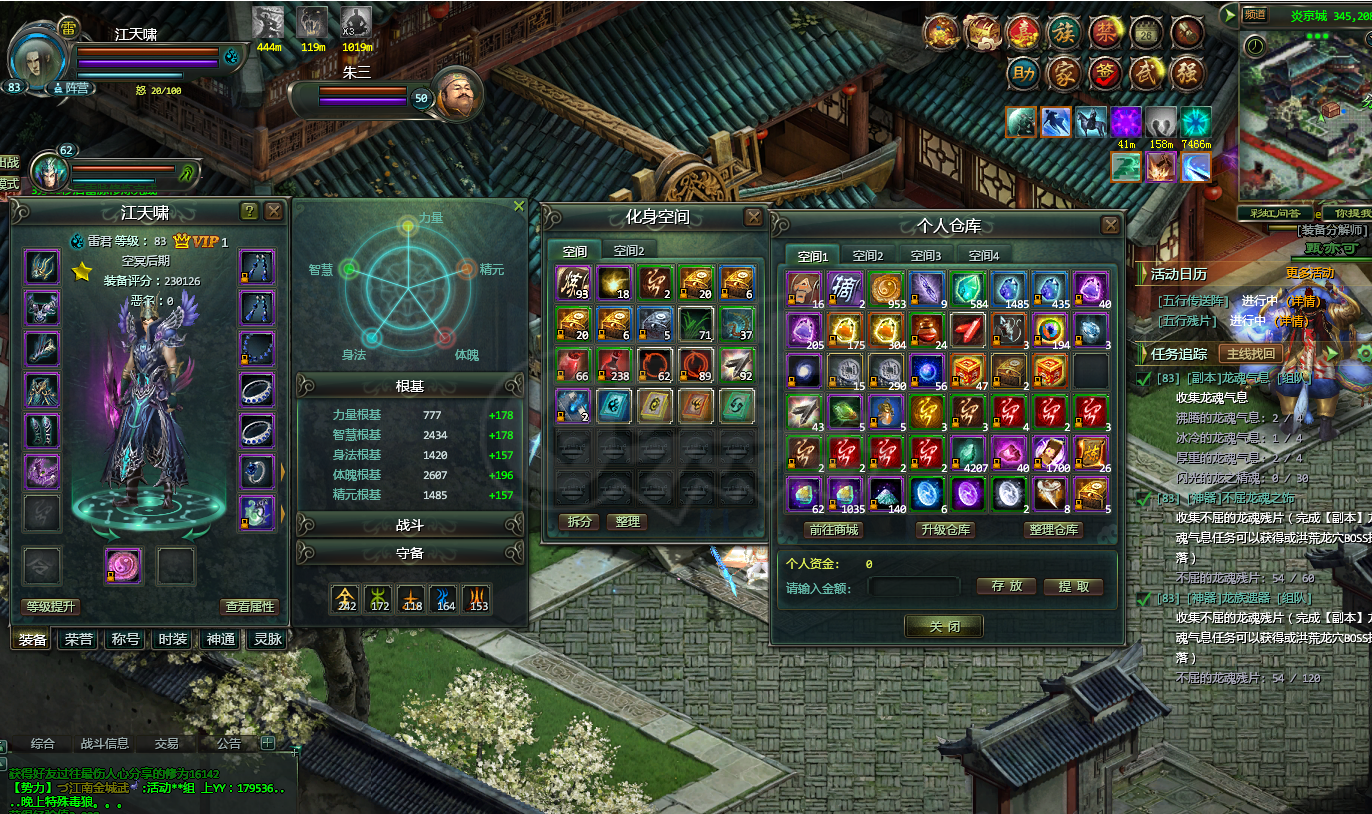This screenshot has height=814, width=1372.
Task: Click 升级仓库 upgrade warehouse button
Action: point(945,530)
